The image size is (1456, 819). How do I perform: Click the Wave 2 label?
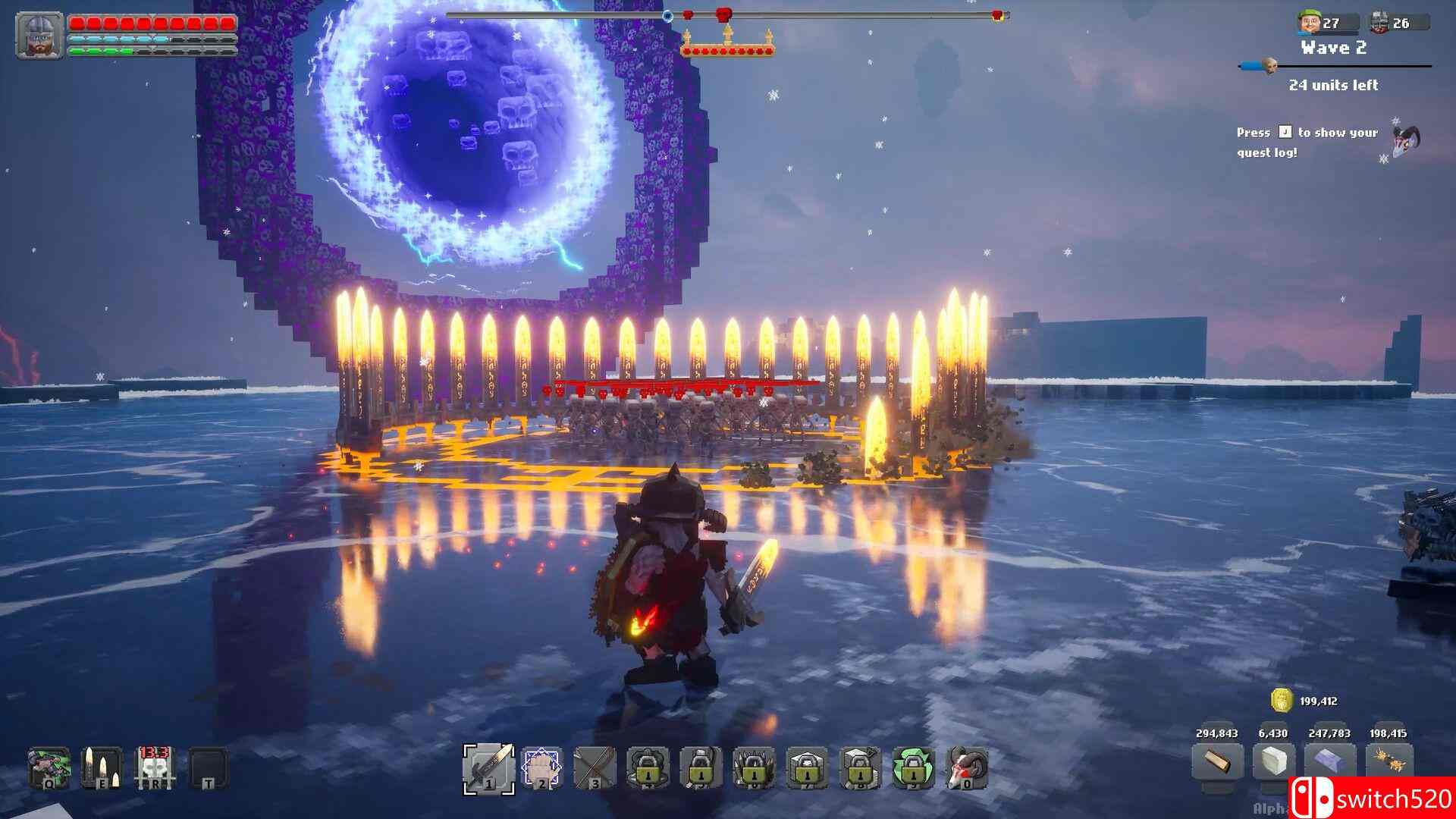(1333, 47)
